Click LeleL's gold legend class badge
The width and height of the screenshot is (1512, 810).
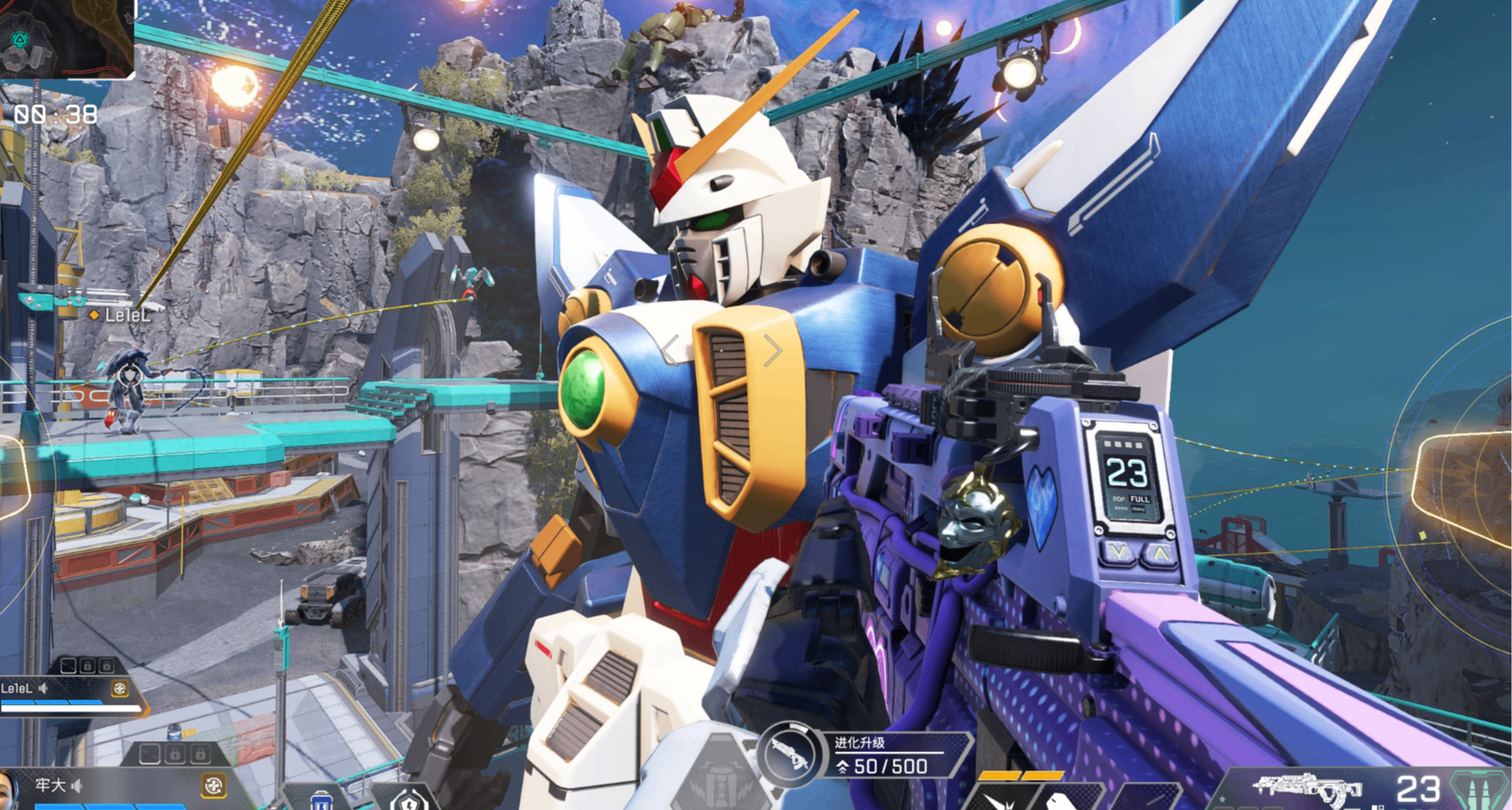pyautogui.click(x=120, y=688)
